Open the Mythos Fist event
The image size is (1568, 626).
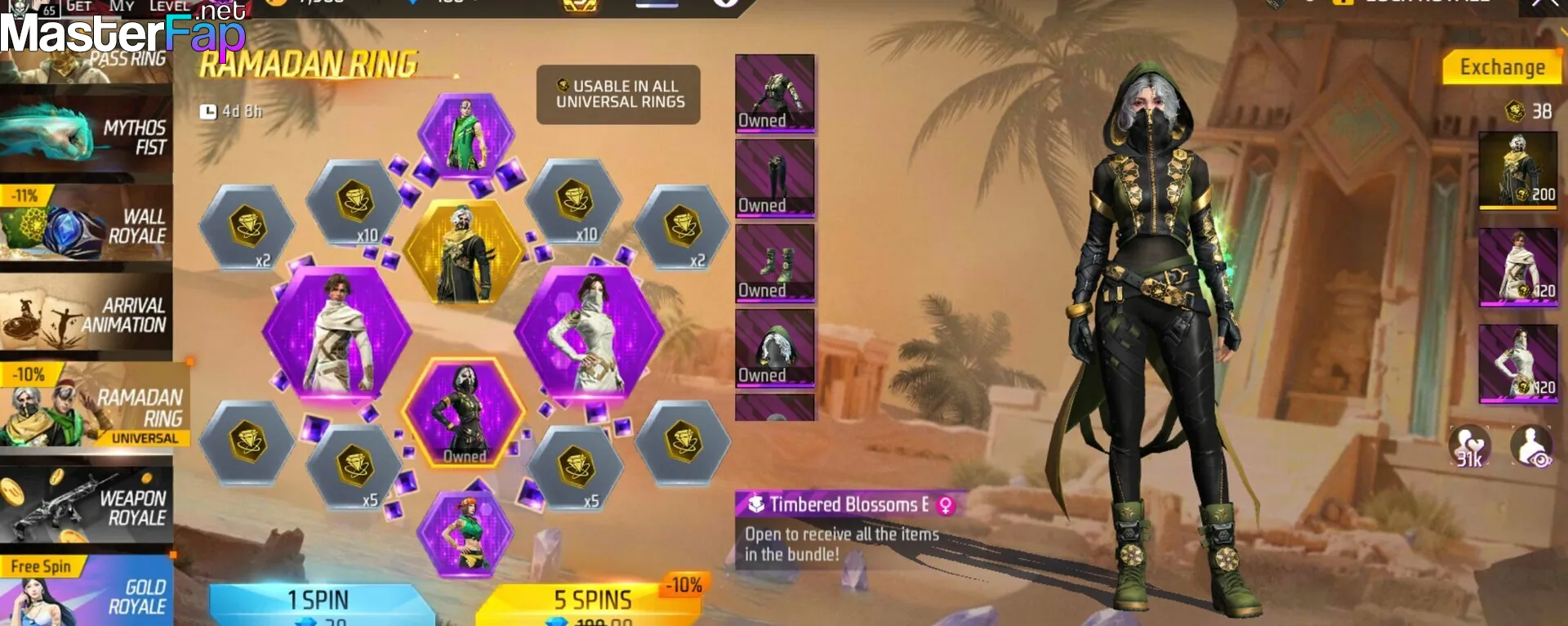86,137
